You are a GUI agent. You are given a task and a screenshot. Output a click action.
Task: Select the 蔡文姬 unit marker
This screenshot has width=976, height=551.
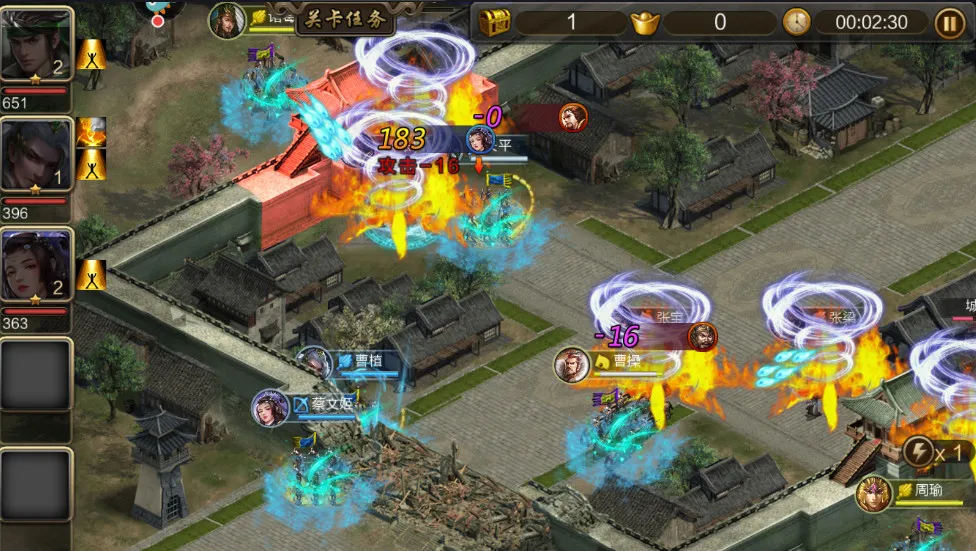tap(271, 406)
